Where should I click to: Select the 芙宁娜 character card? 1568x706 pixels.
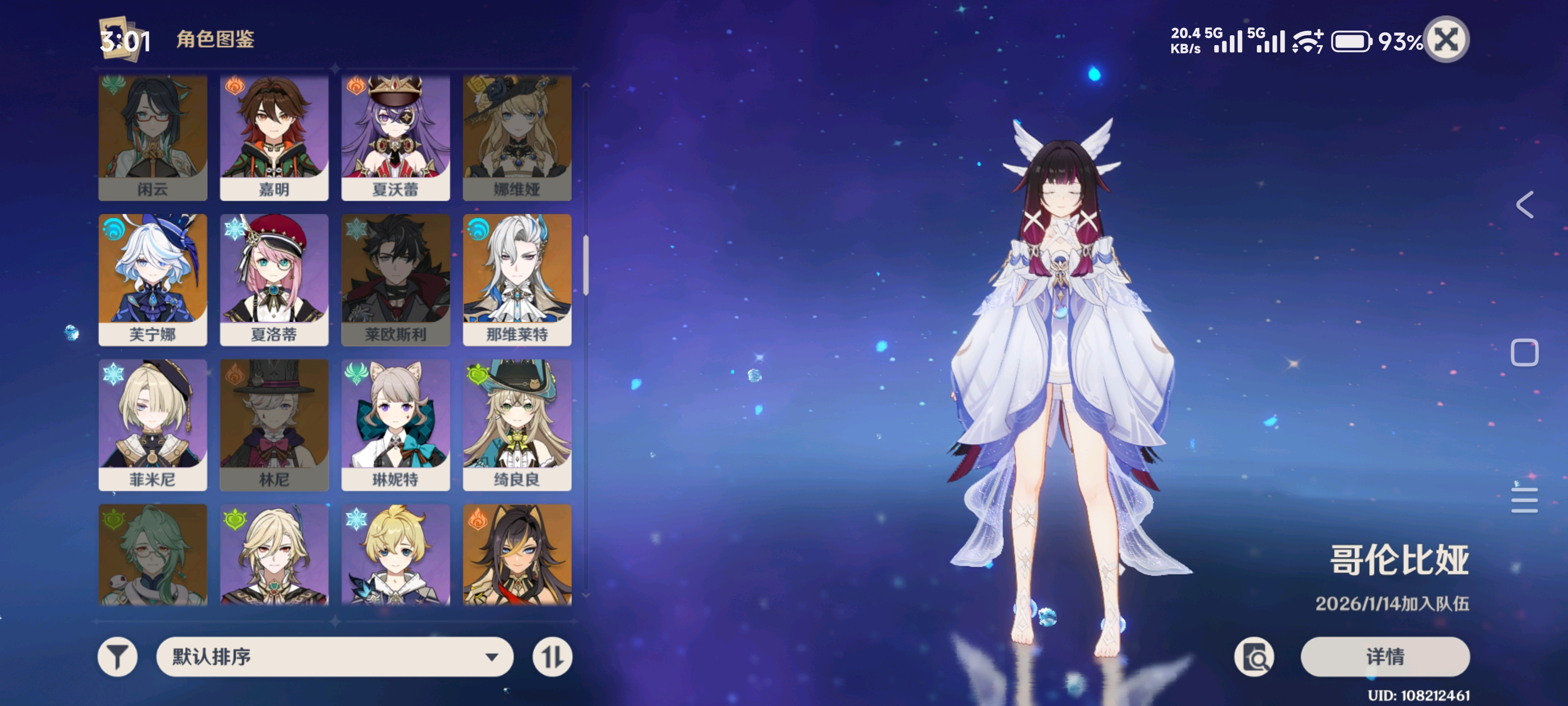153,279
